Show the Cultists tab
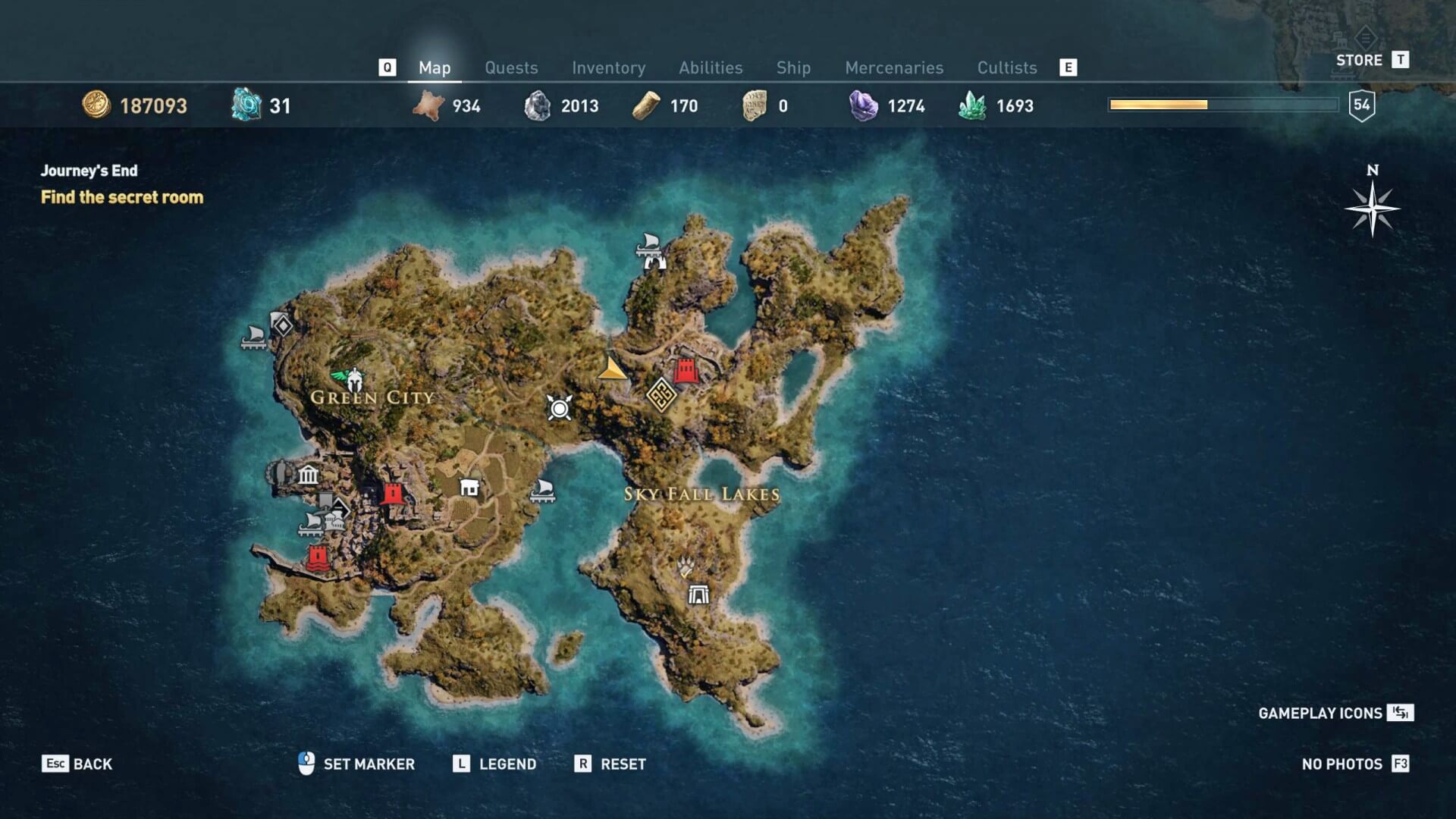The width and height of the screenshot is (1456, 819). coord(1006,68)
